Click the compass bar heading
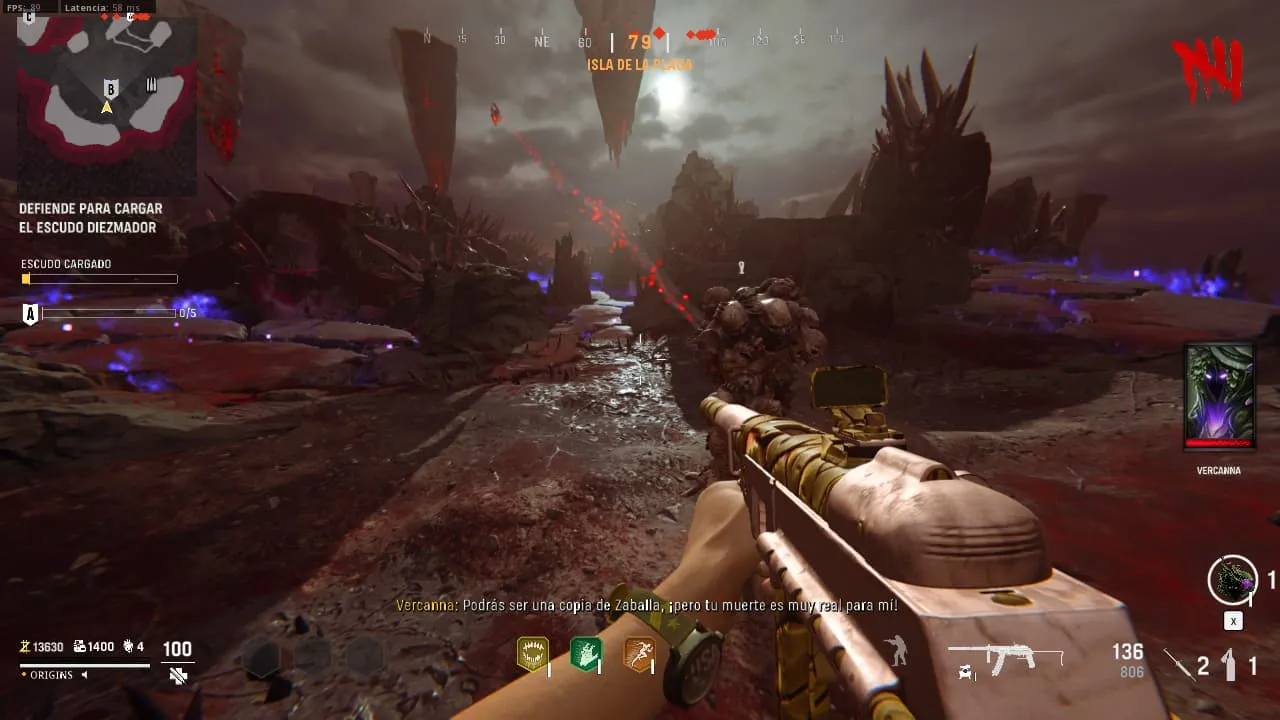 click(x=639, y=42)
